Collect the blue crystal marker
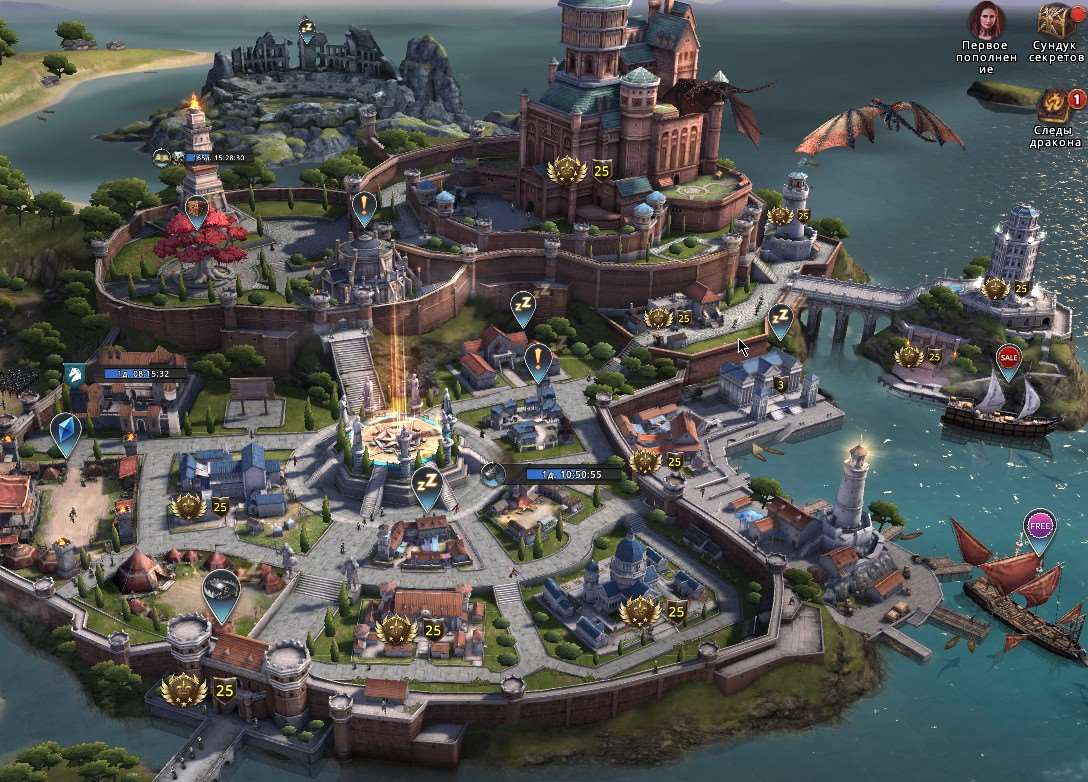 point(65,432)
